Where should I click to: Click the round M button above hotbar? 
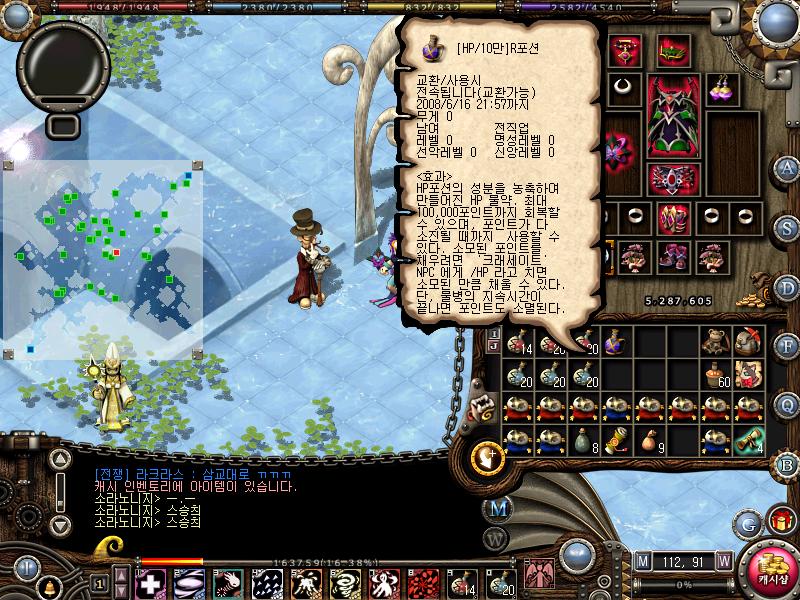click(497, 507)
